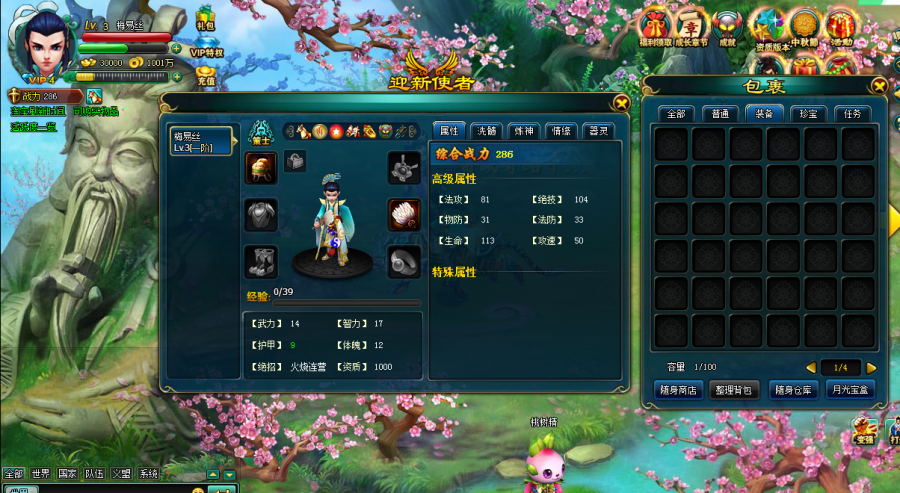
Task: Close the character attributes panel
Action: point(621,102)
